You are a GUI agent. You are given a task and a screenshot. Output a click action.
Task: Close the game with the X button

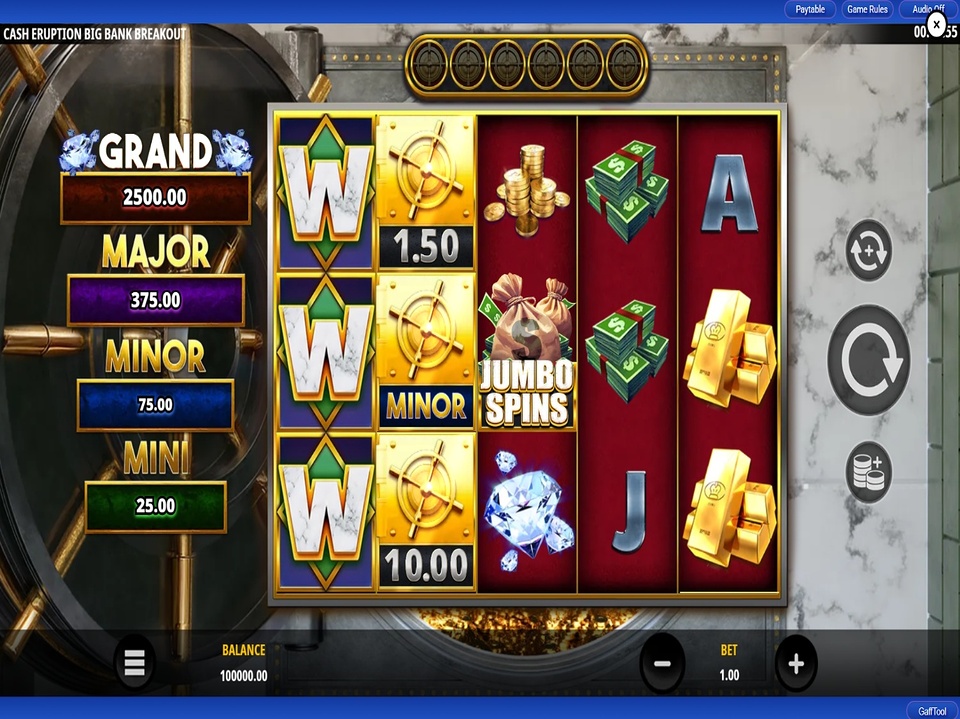[x=936, y=22]
